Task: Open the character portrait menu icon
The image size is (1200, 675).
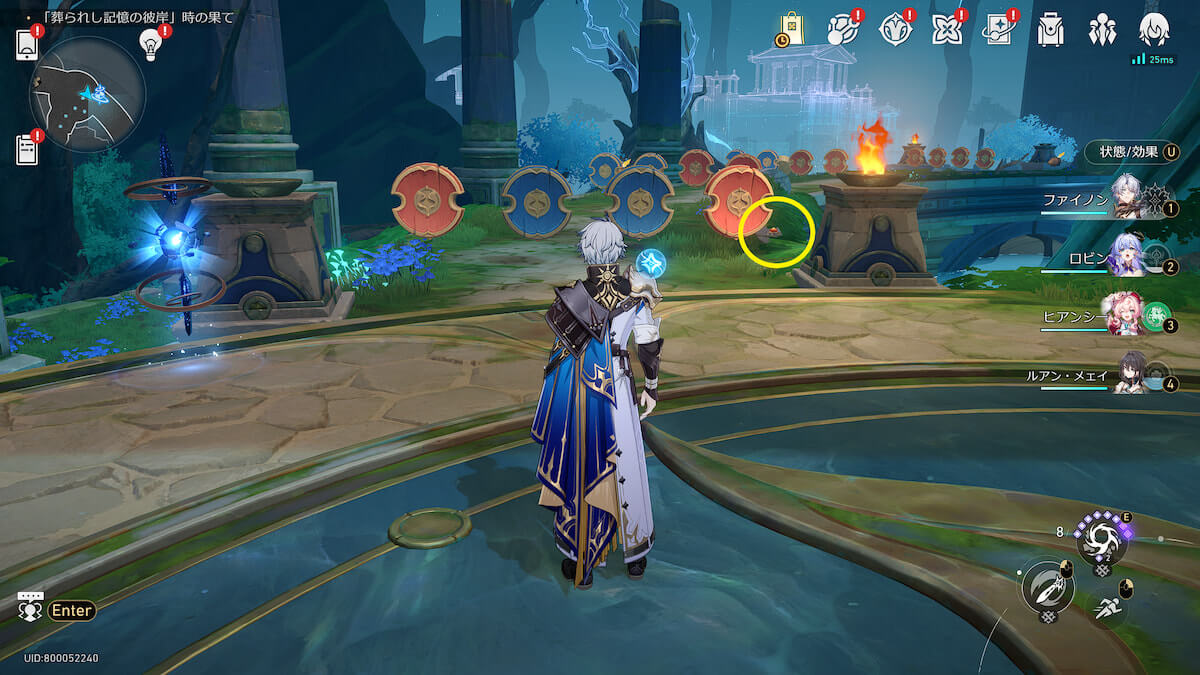Action: [x=1154, y=30]
